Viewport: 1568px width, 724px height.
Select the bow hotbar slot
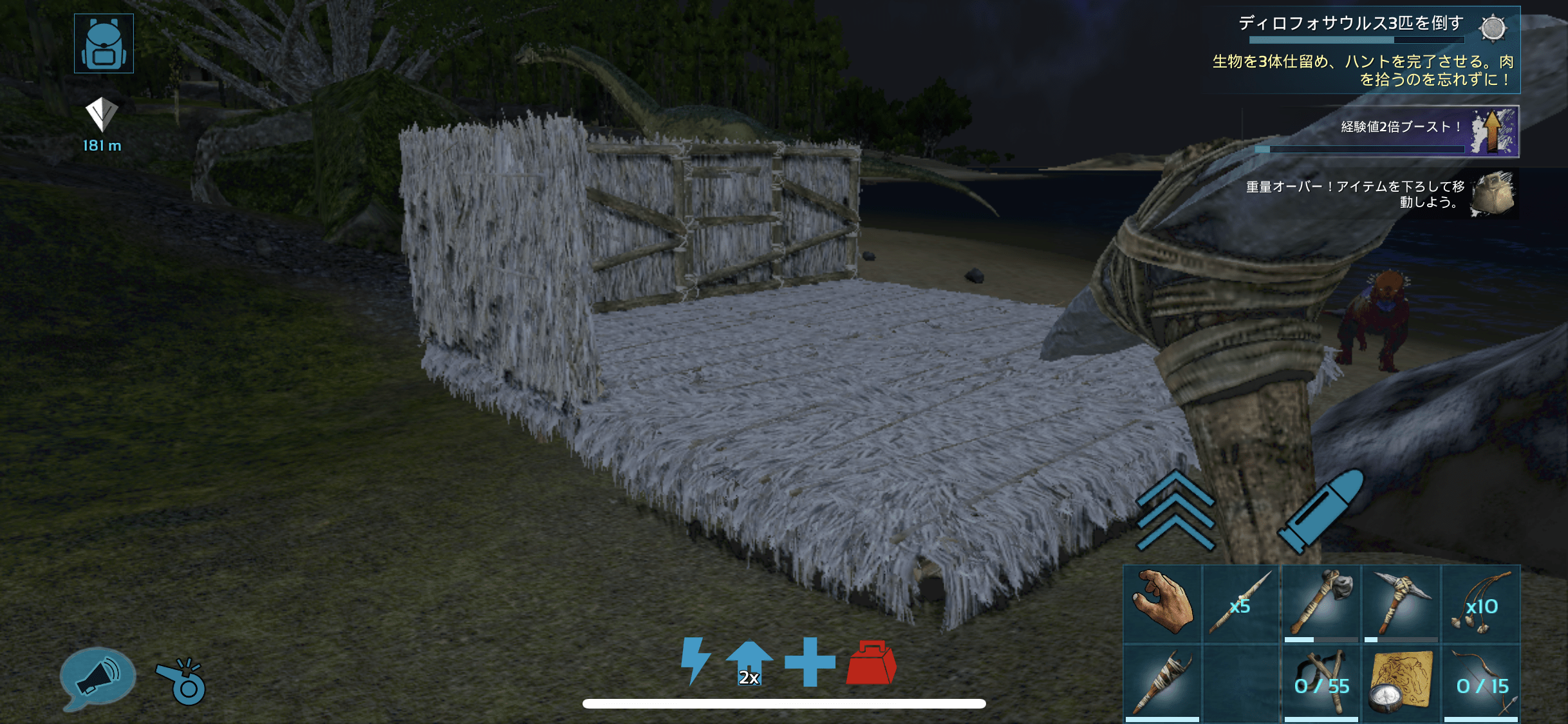tap(1480, 683)
